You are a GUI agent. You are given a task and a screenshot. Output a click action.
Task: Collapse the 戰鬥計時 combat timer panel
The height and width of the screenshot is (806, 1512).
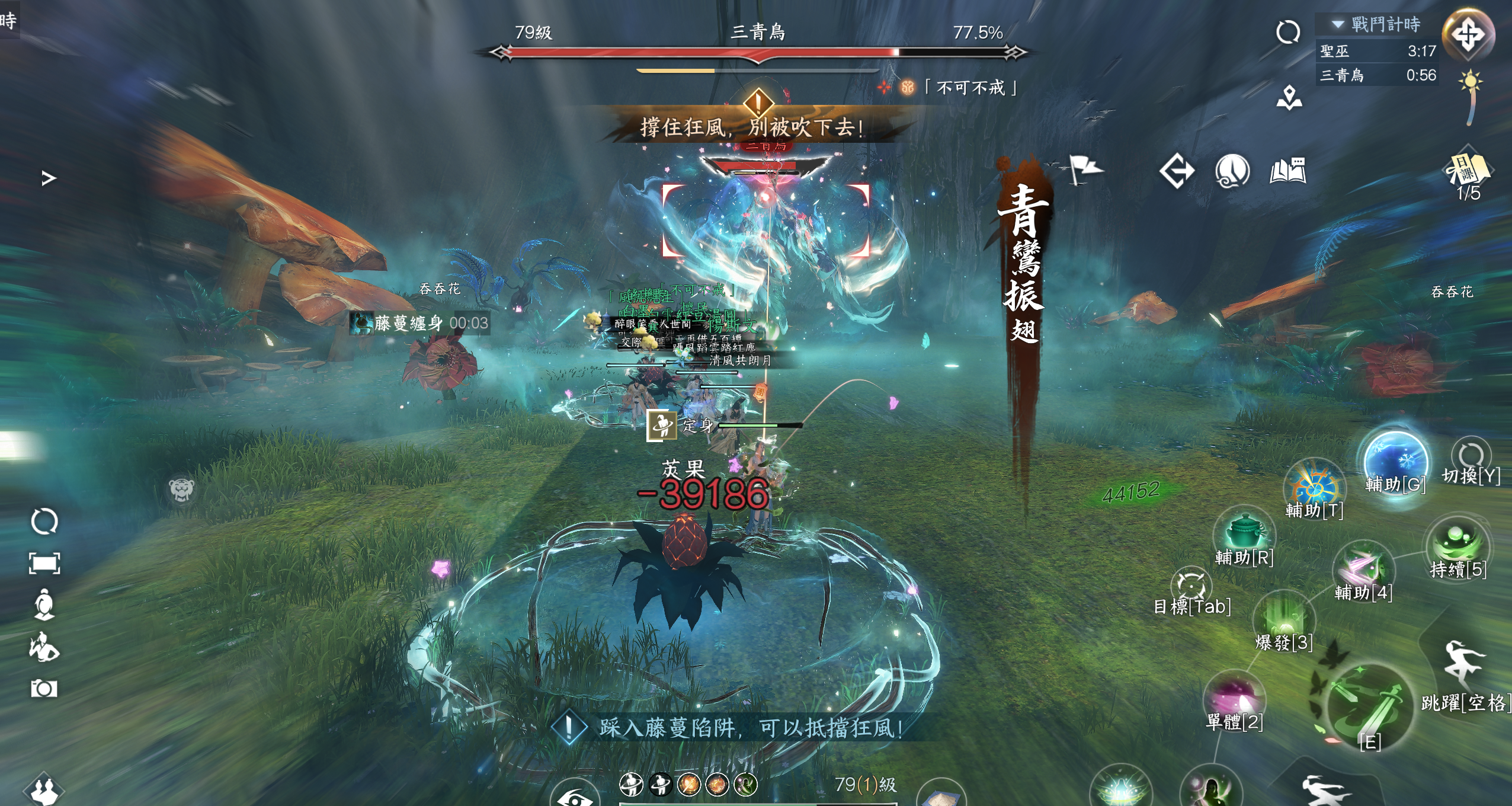point(1338,24)
